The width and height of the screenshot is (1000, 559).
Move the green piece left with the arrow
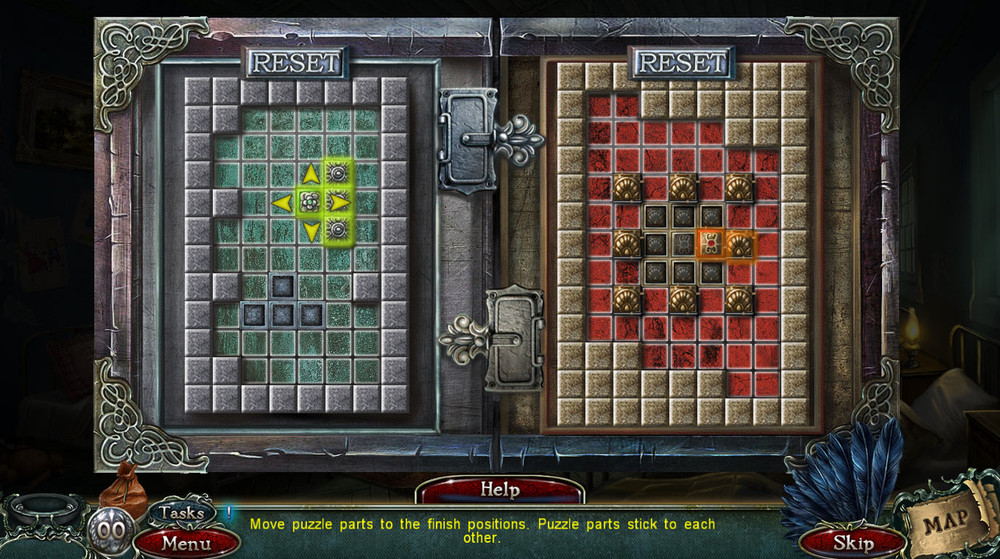[282, 203]
